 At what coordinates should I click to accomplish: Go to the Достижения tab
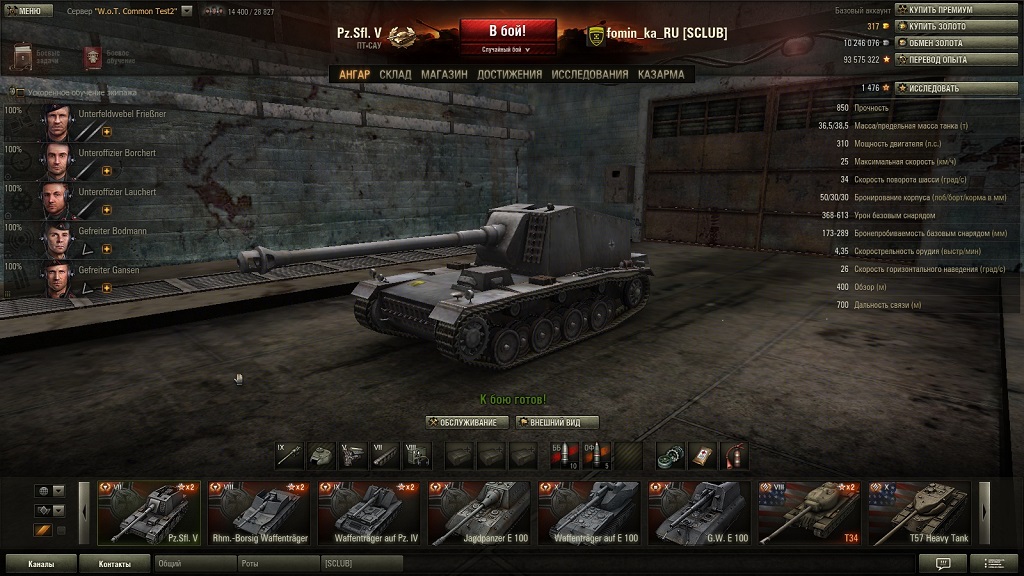pyautogui.click(x=509, y=74)
